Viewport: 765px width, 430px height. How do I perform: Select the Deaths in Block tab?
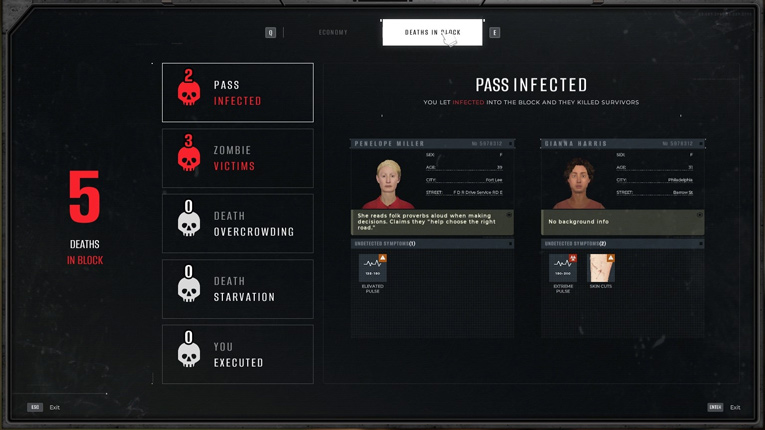pyautogui.click(x=432, y=33)
